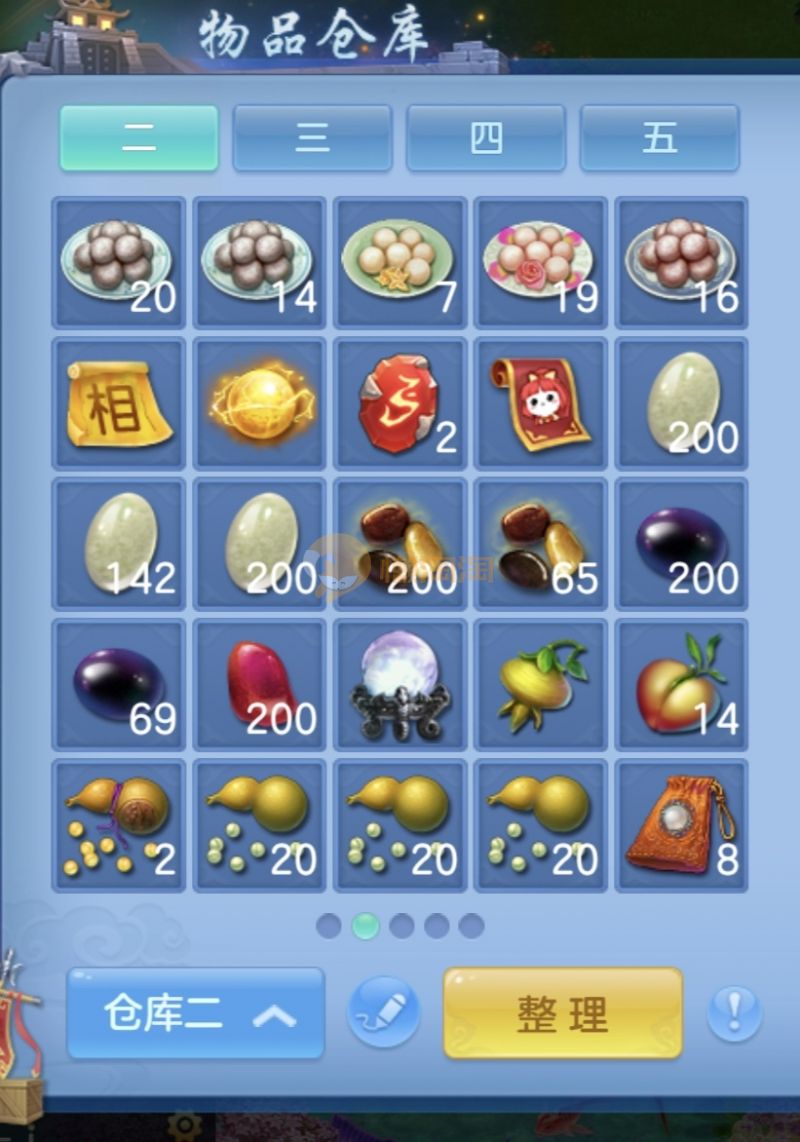Click the 整理 sort button
The height and width of the screenshot is (1142, 800).
[x=563, y=1013]
